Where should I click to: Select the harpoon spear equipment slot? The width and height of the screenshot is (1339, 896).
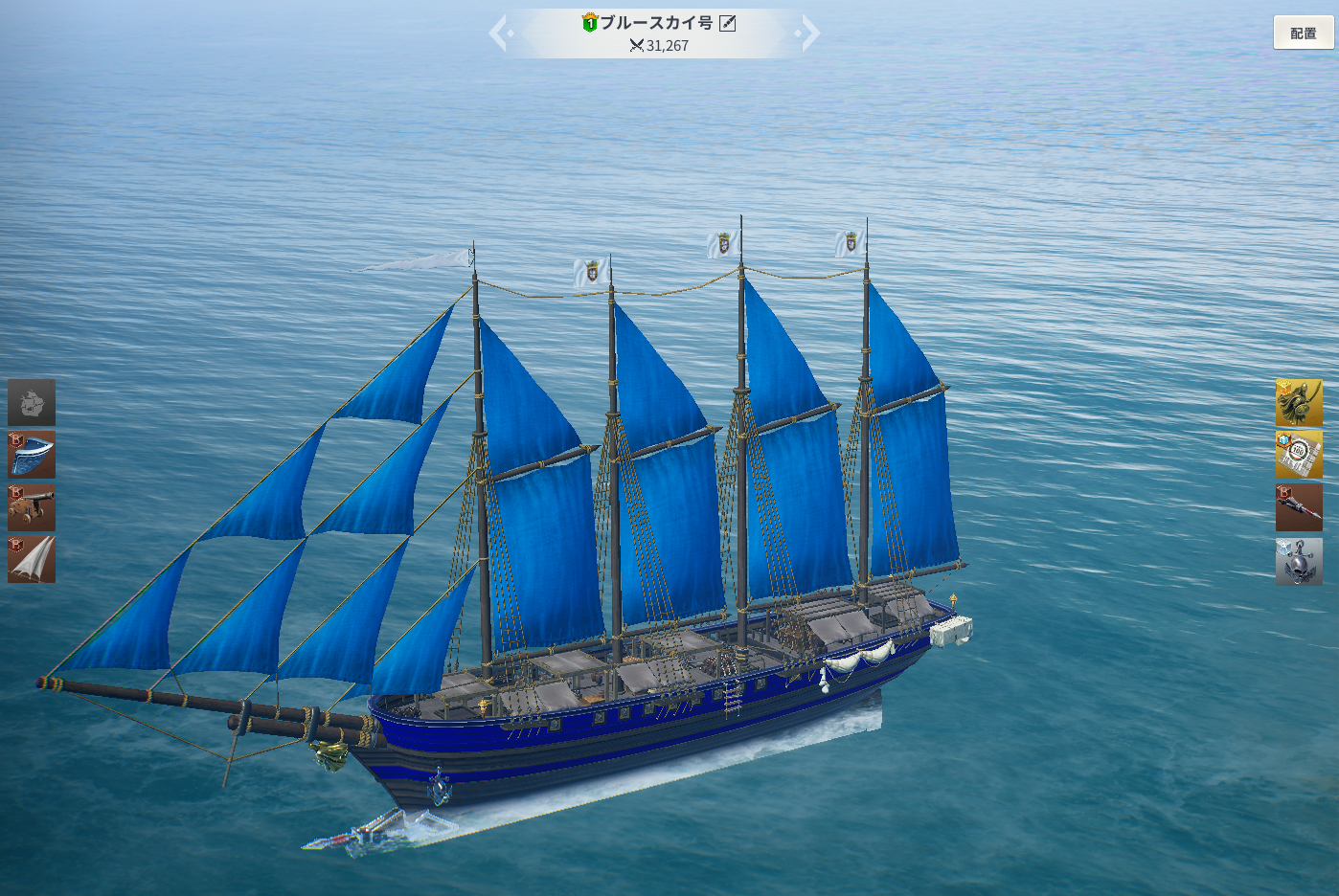pyautogui.click(x=1299, y=507)
